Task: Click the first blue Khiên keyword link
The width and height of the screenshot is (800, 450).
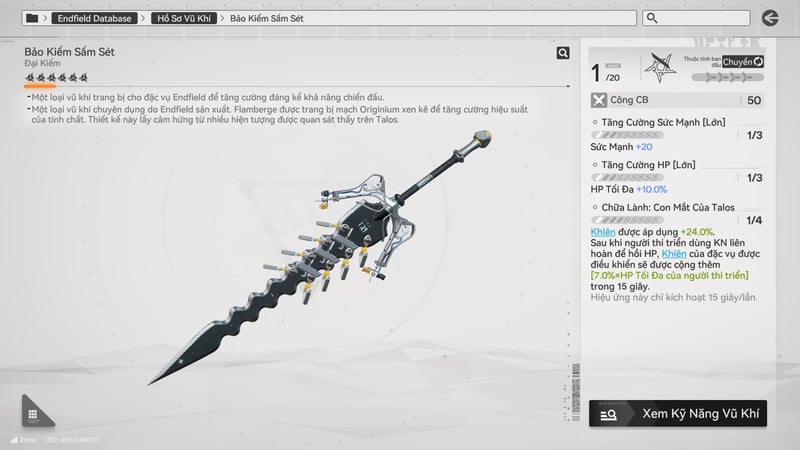Action: 602,231
